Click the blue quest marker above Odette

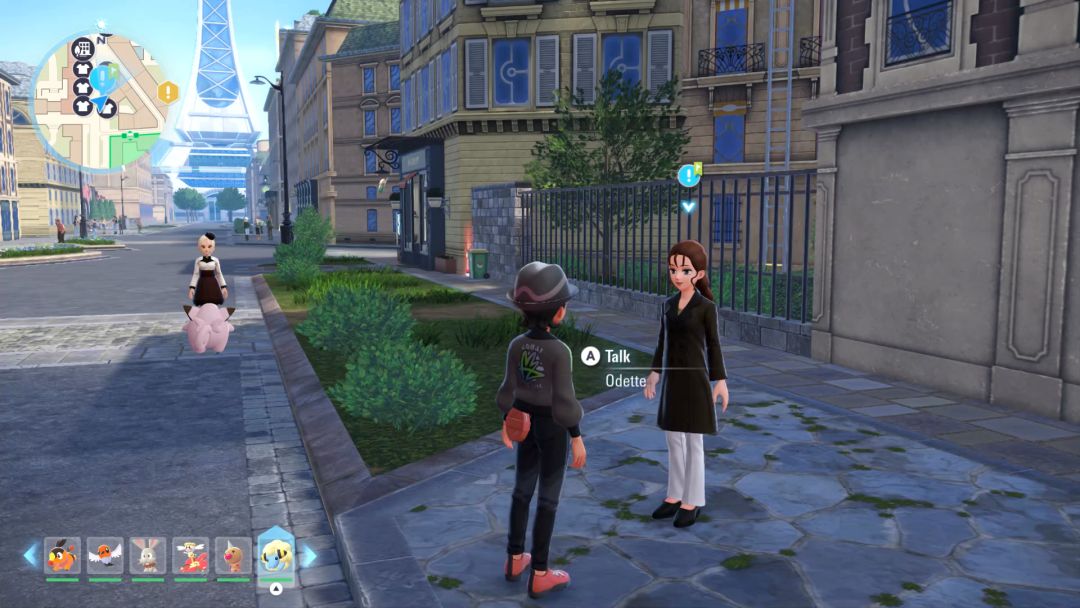click(x=688, y=176)
